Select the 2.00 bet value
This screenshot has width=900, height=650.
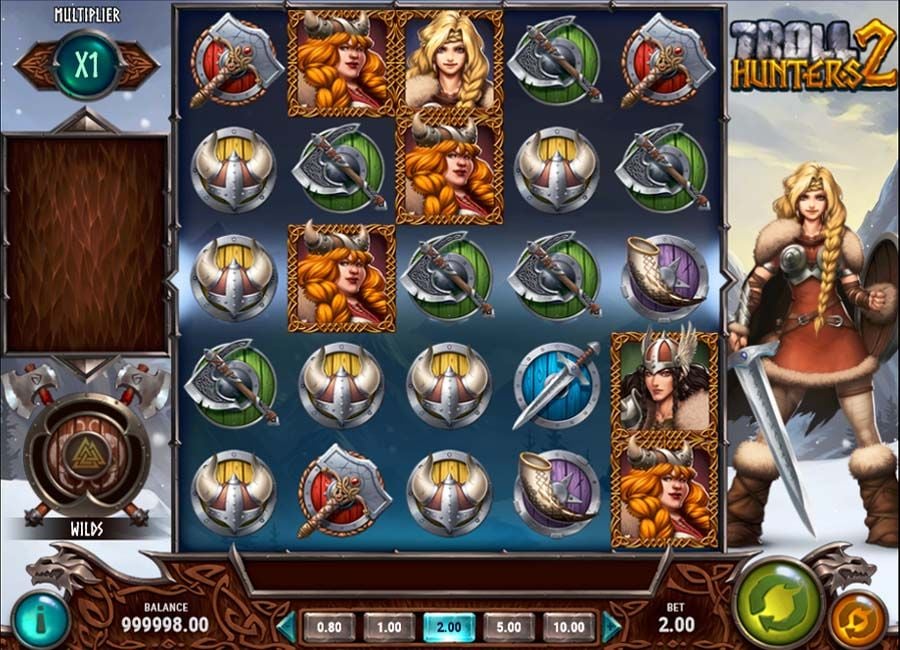[x=449, y=627]
